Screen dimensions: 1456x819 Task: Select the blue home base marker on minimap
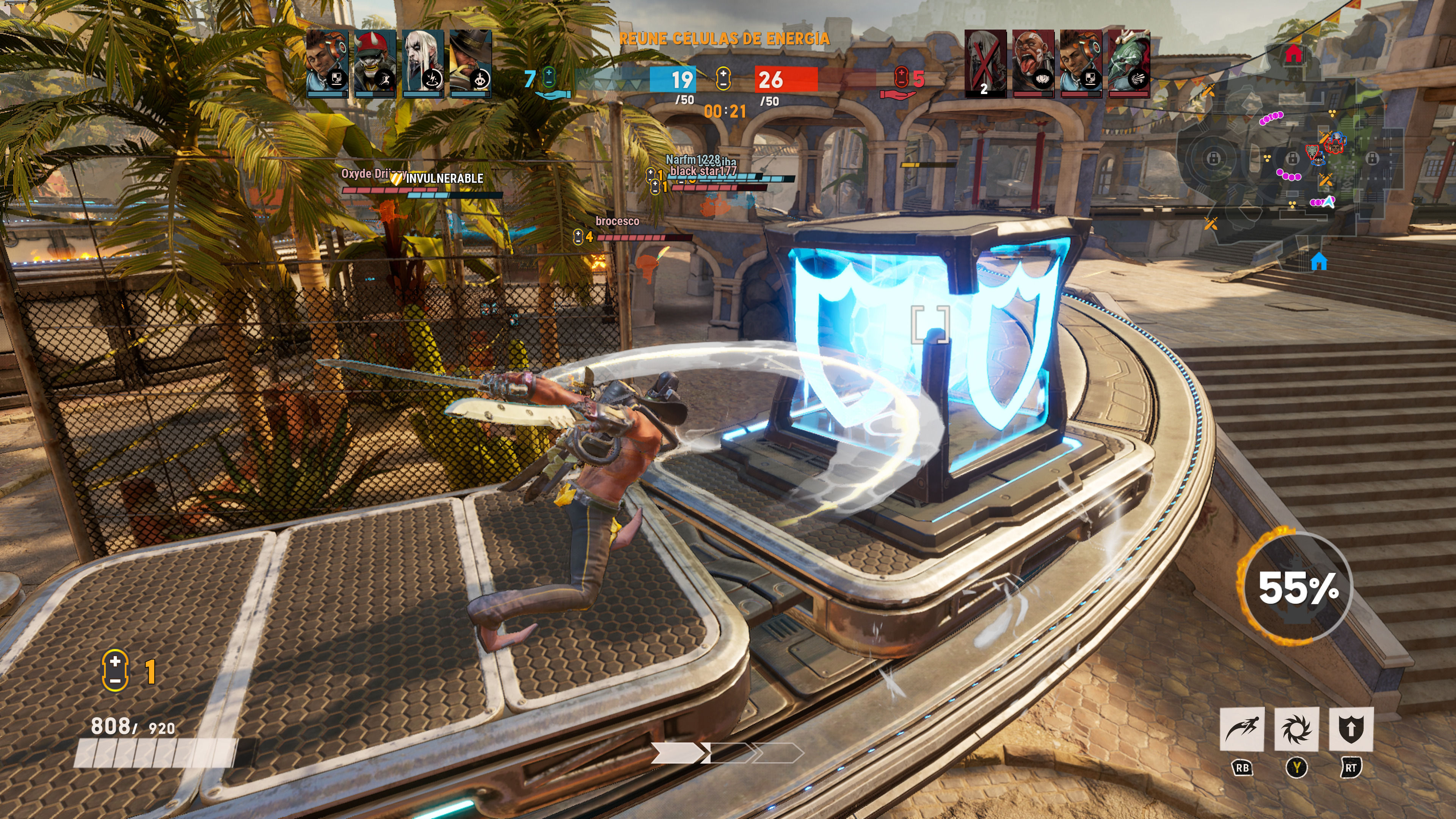tap(1319, 262)
